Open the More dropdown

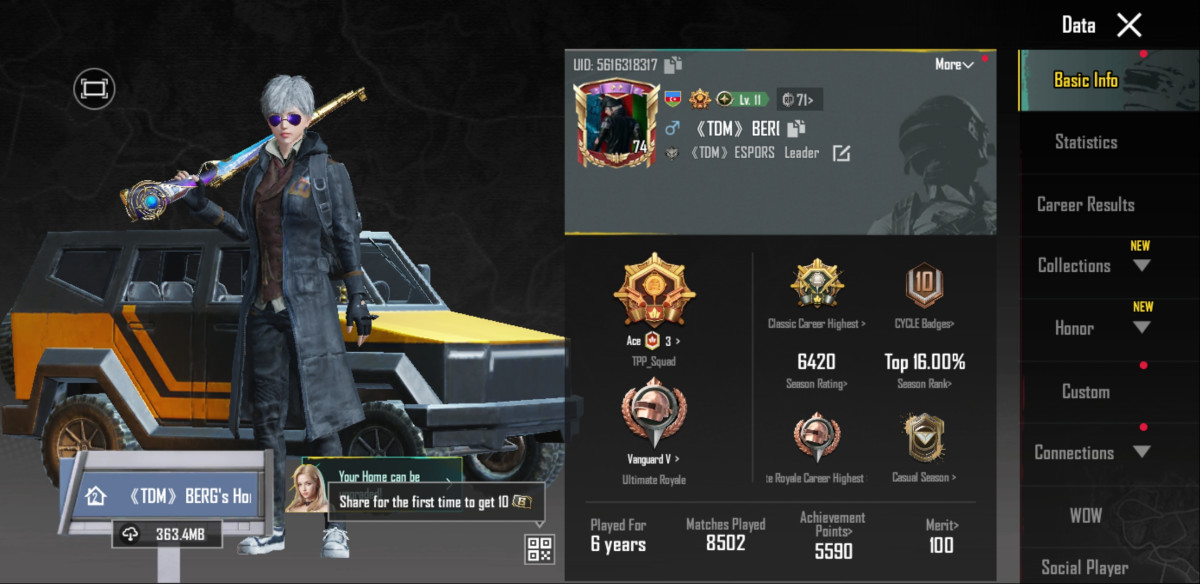[x=954, y=64]
